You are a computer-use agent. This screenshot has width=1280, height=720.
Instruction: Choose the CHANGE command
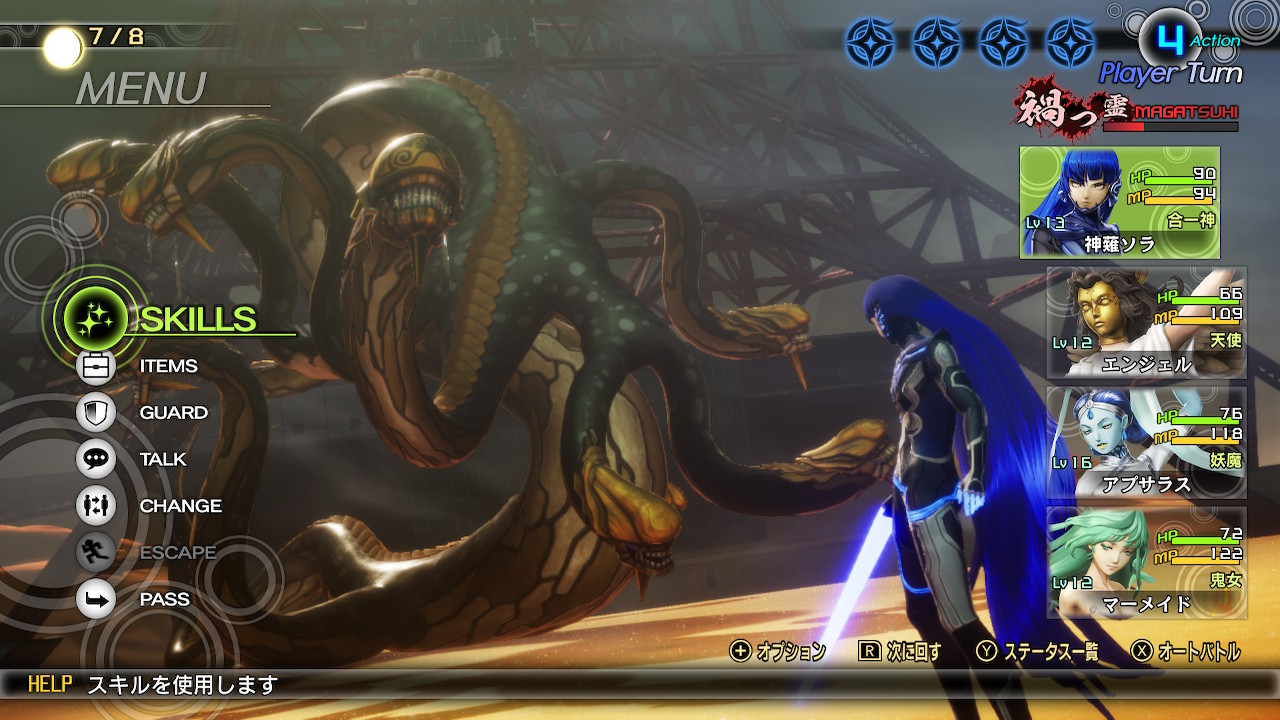click(x=180, y=506)
